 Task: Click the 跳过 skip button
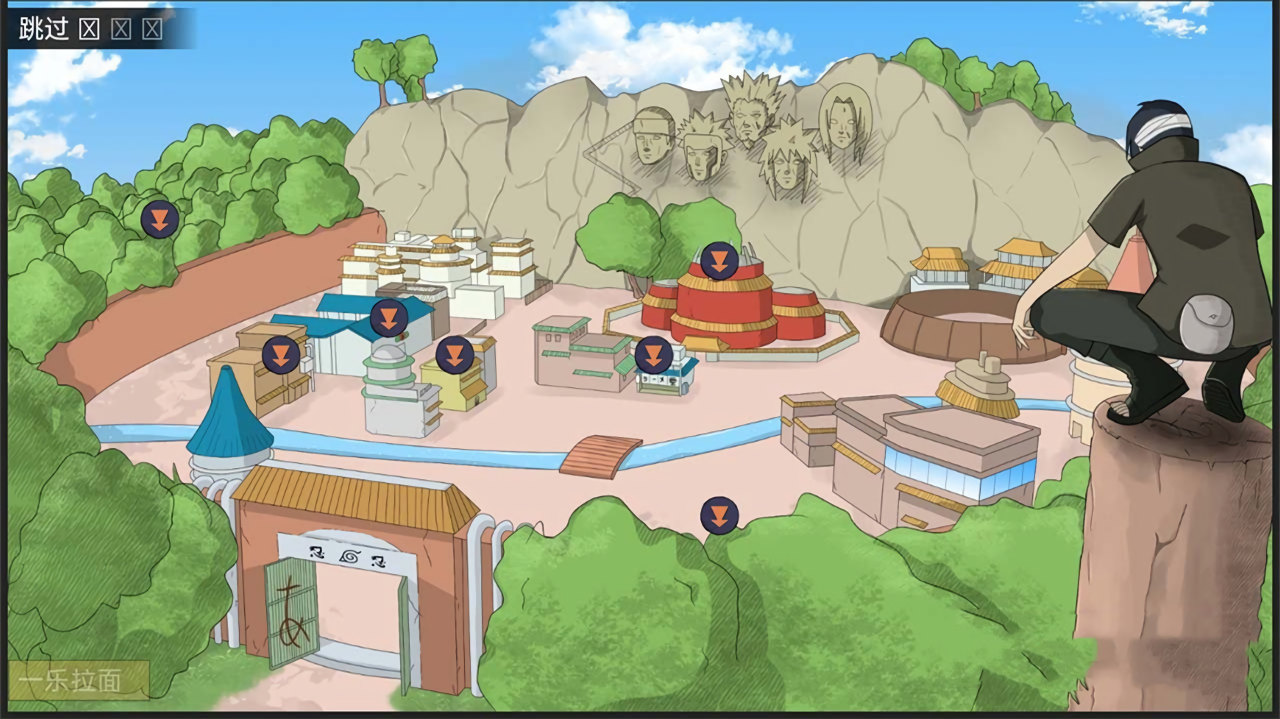click(x=44, y=28)
